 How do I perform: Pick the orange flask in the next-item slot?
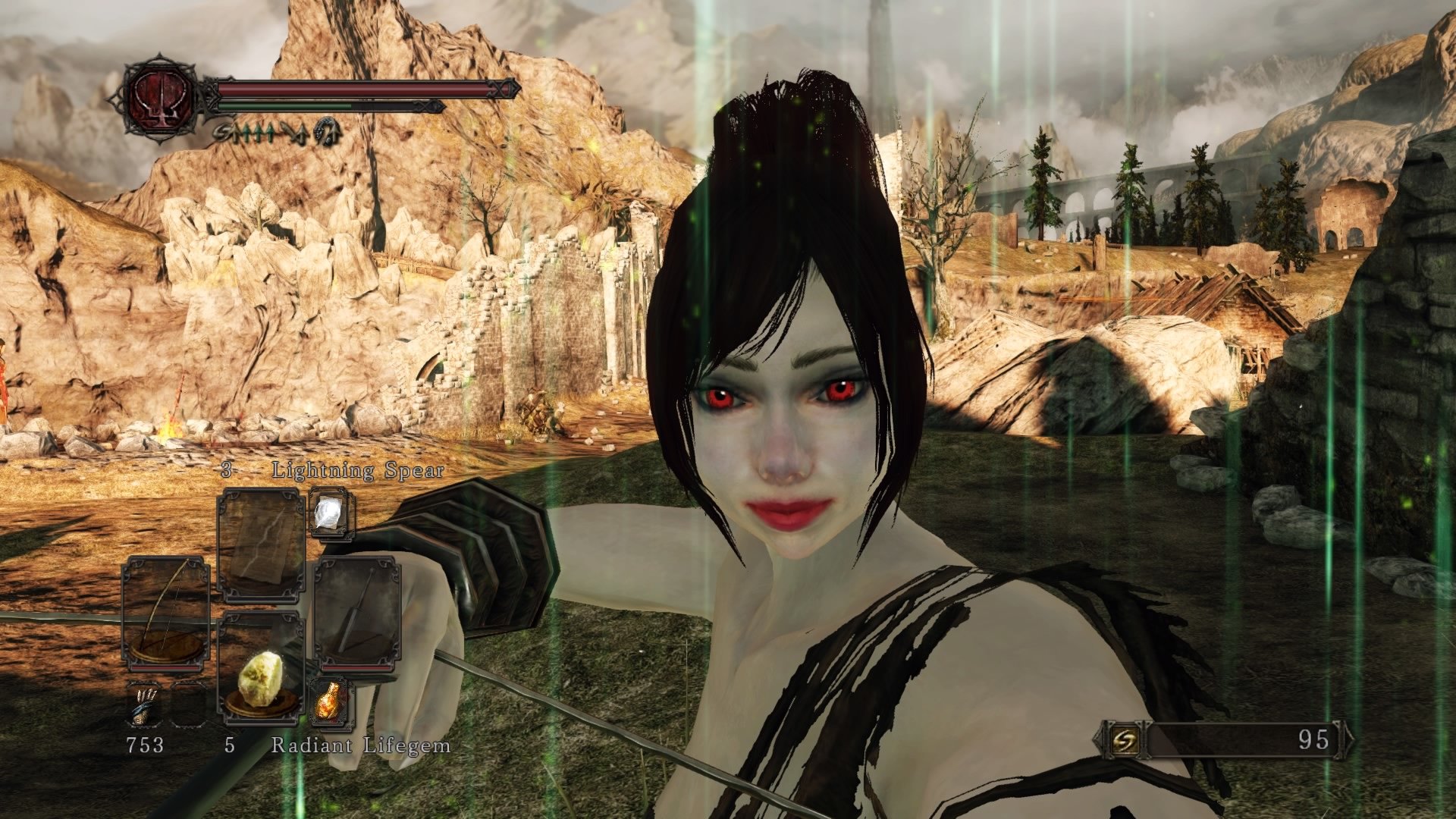click(x=330, y=701)
